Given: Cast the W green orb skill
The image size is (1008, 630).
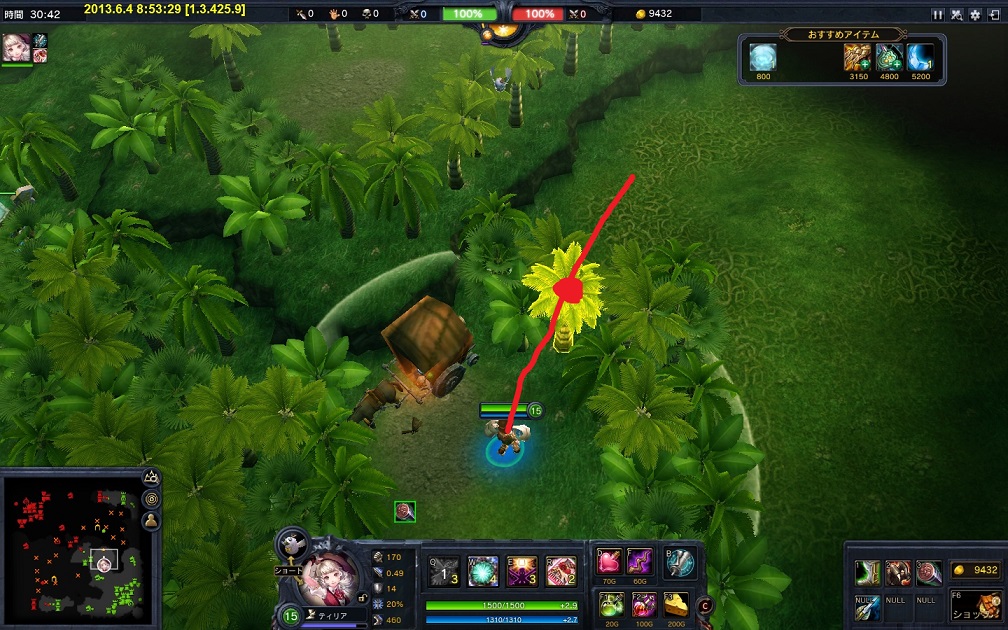Looking at the screenshot, I should [x=483, y=571].
